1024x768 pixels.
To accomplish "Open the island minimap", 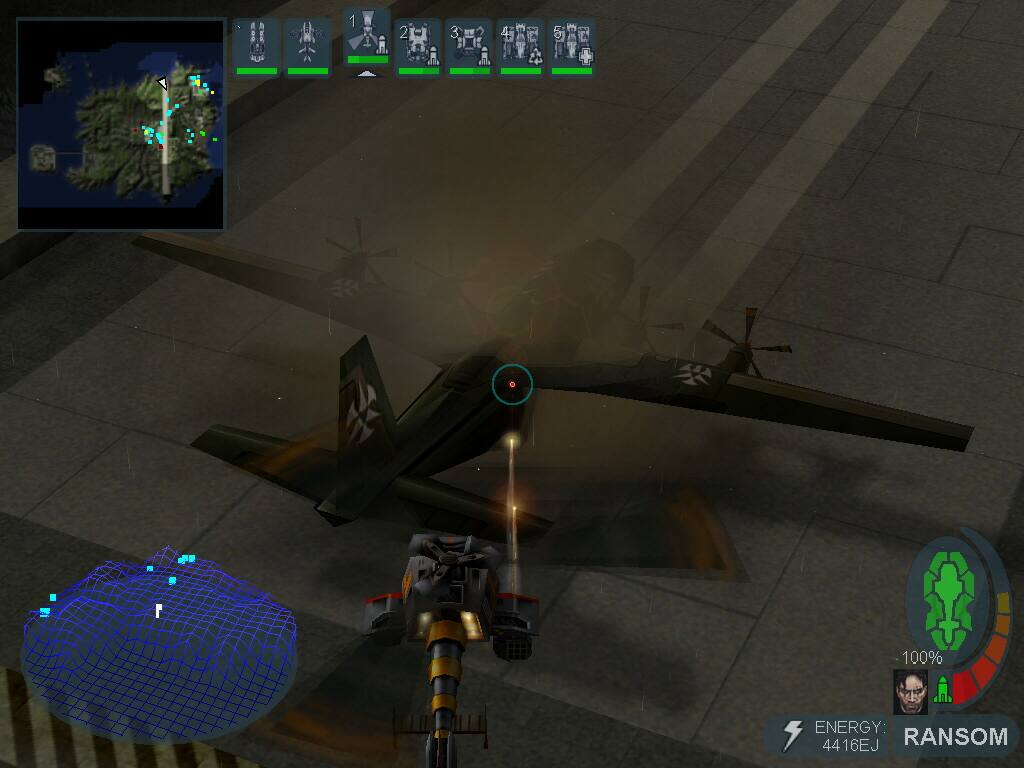I will click(x=121, y=123).
